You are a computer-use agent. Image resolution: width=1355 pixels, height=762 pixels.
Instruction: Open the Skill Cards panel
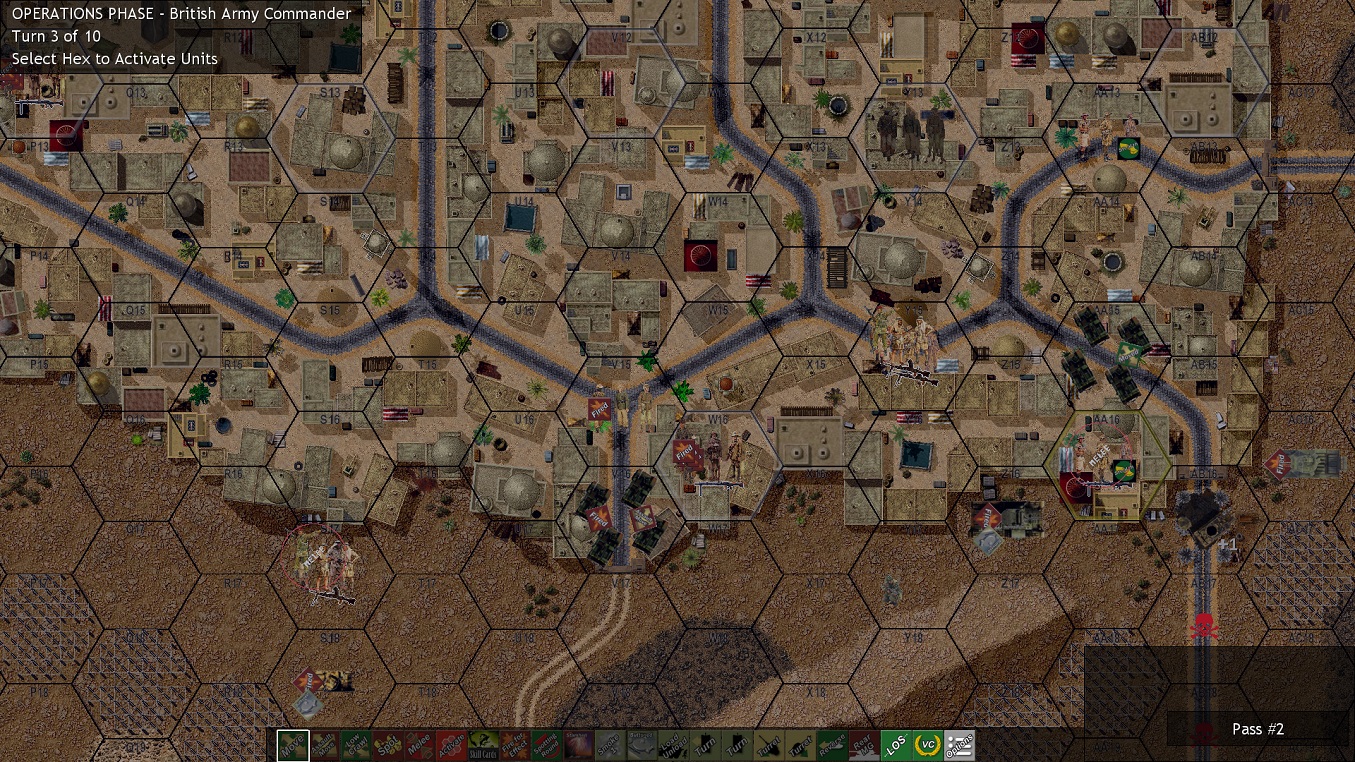click(483, 745)
